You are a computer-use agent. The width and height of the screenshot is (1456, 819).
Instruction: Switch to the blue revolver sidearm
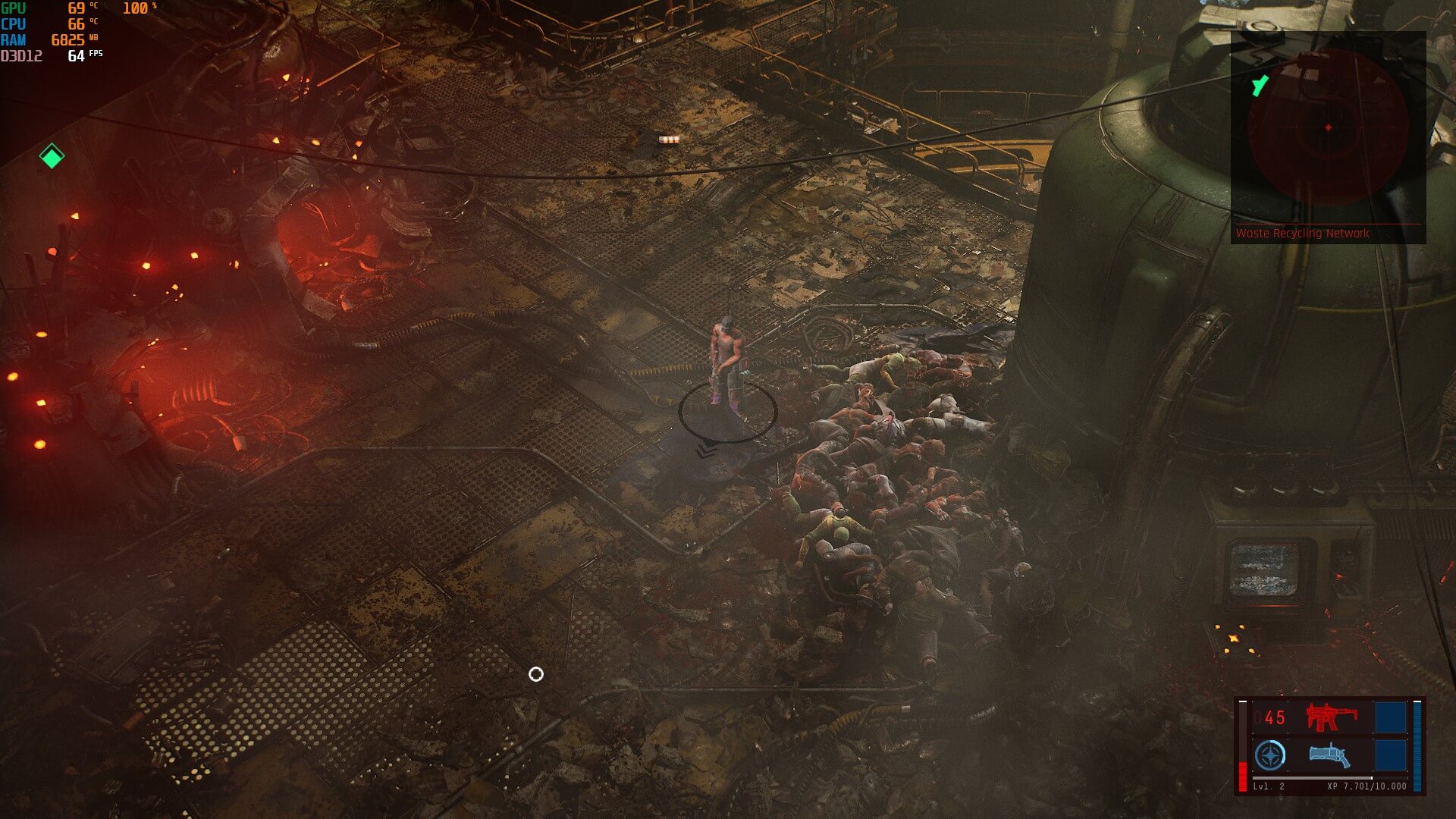click(1329, 755)
